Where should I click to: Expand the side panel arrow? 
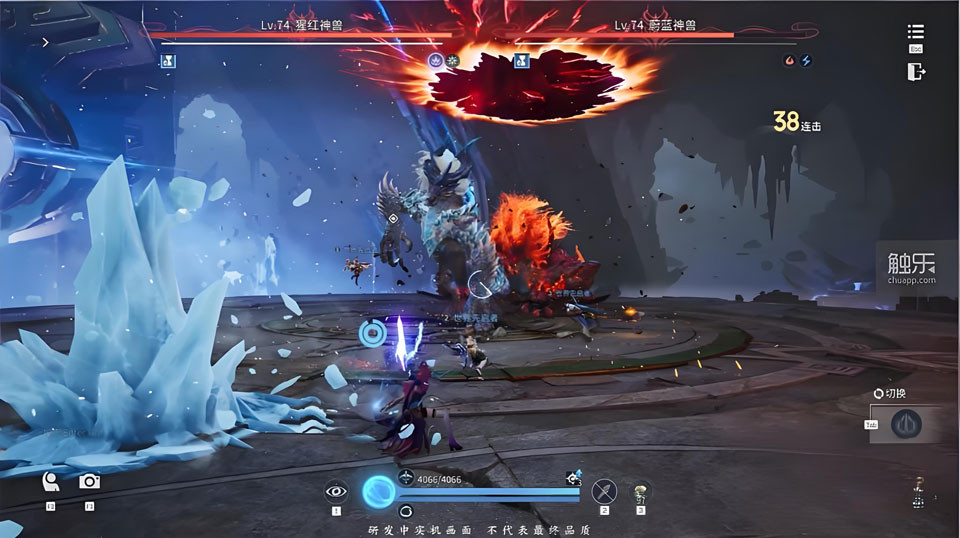click(x=45, y=43)
